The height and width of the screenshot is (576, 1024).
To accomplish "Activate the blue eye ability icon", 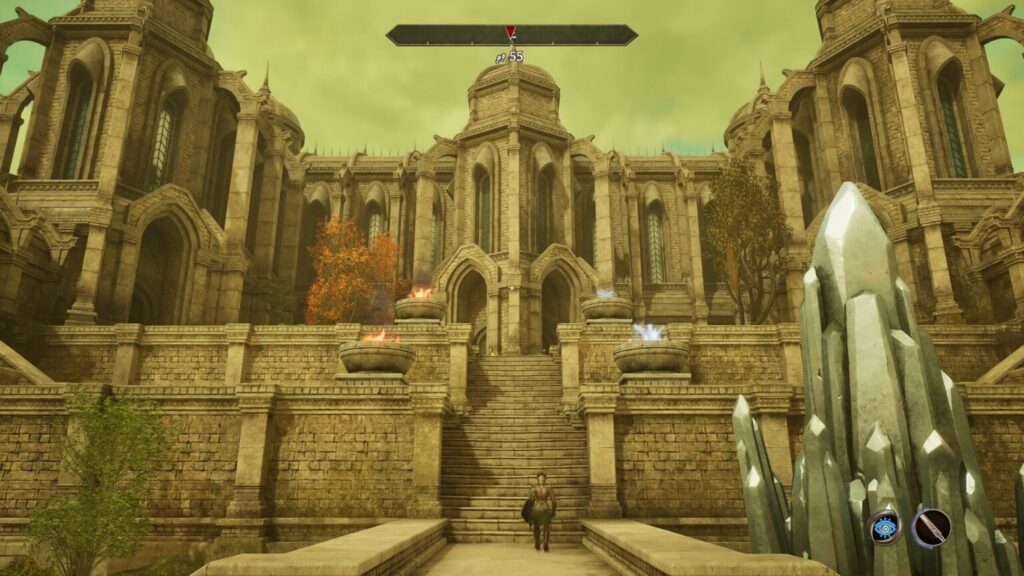I will (885, 527).
